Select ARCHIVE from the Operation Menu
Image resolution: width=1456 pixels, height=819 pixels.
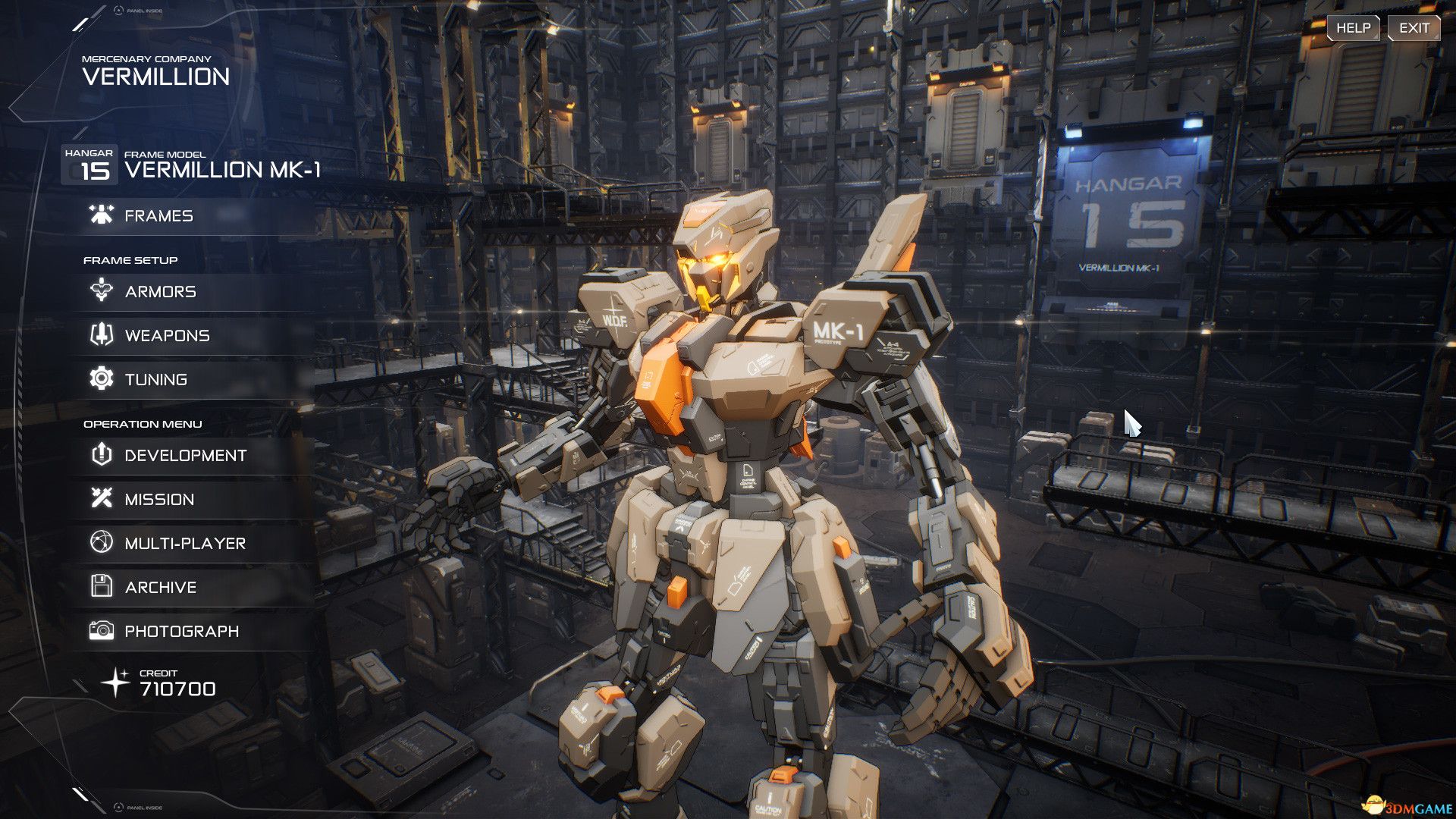coord(162,586)
